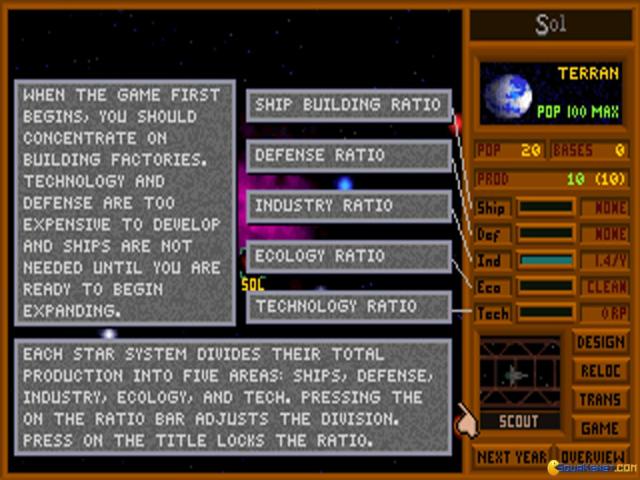Adjust the Def production ratio bar
The height and width of the screenshot is (480, 640).
[547, 234]
